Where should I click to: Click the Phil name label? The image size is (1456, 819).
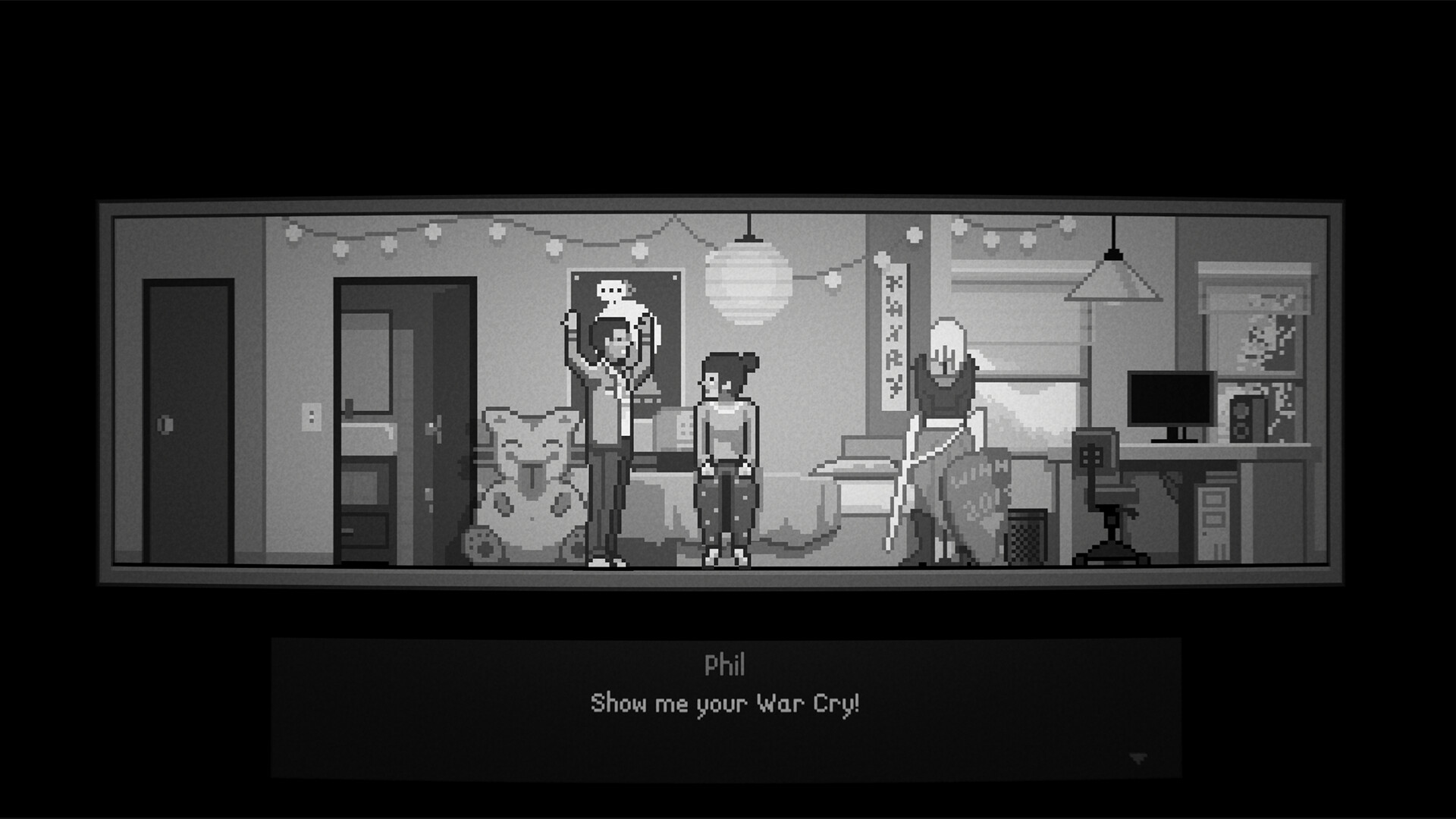727,667
